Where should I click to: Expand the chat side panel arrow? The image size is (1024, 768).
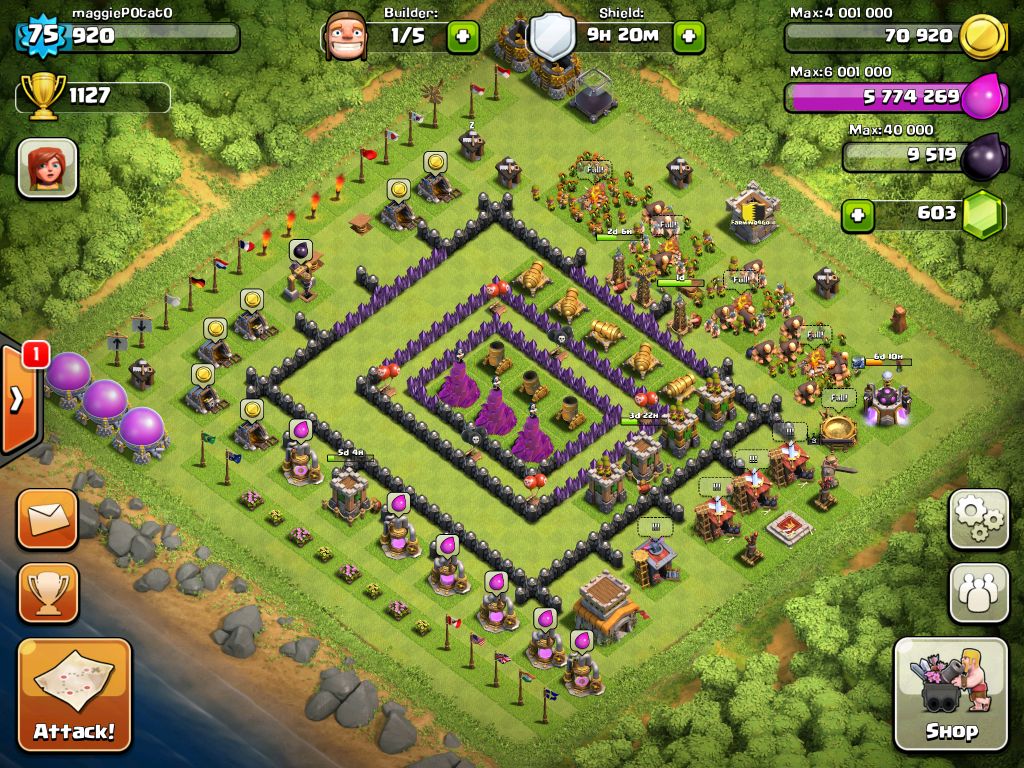point(17,400)
